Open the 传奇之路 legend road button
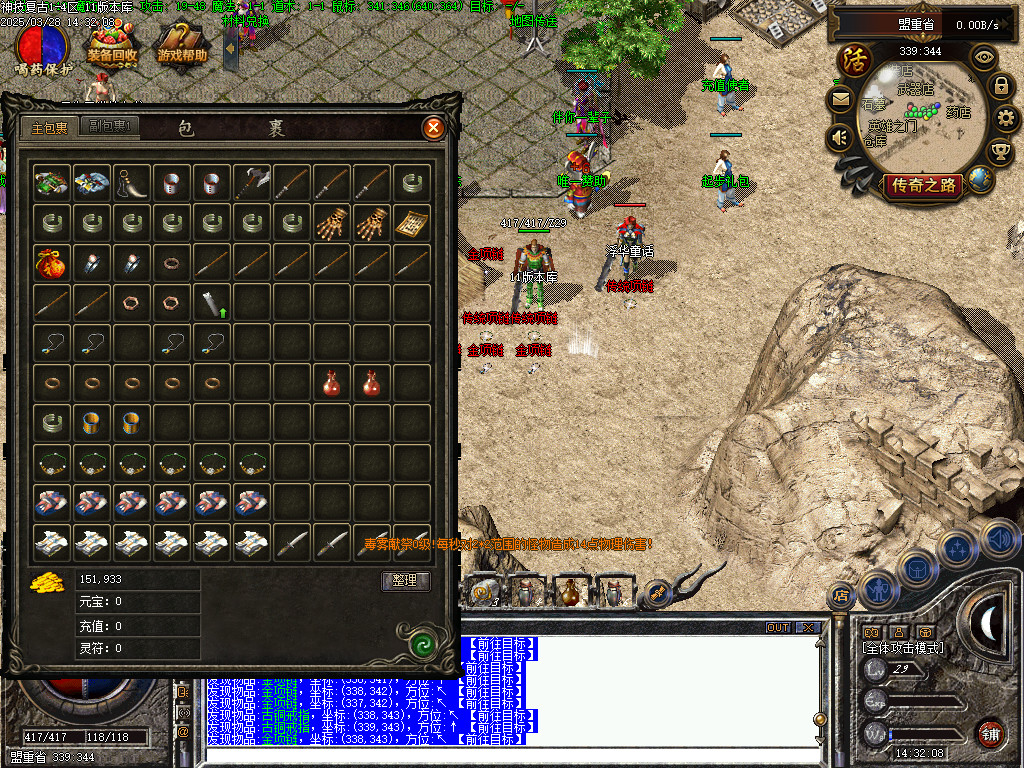The width and height of the screenshot is (1024, 768). pos(923,185)
